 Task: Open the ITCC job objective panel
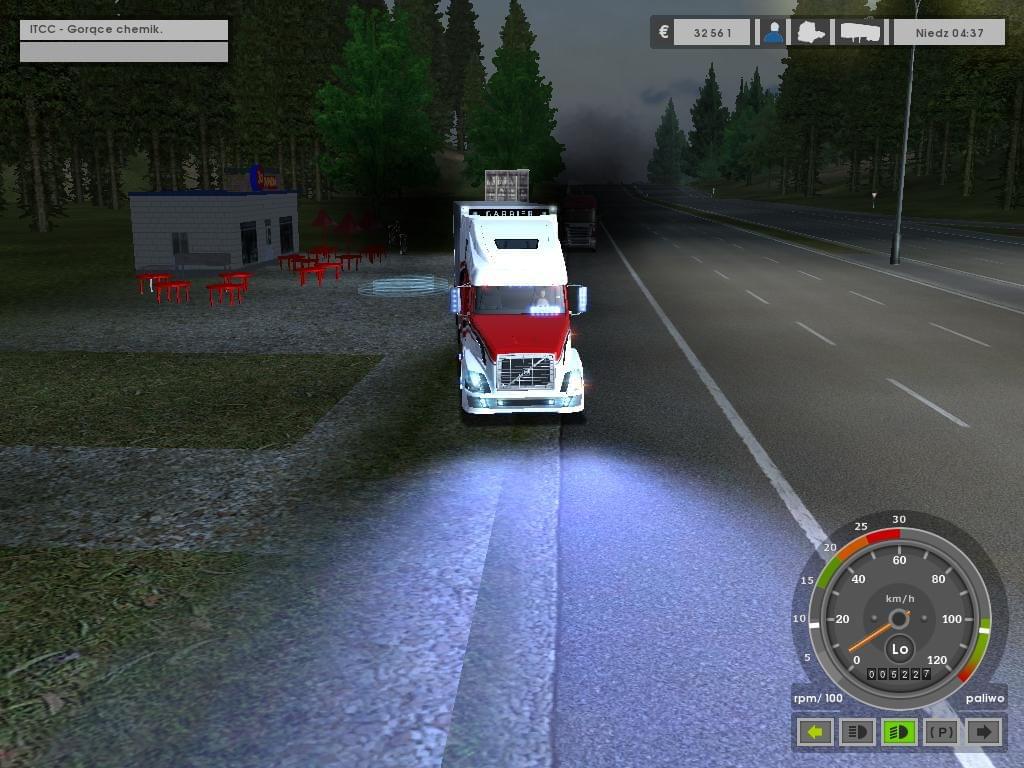124,30
